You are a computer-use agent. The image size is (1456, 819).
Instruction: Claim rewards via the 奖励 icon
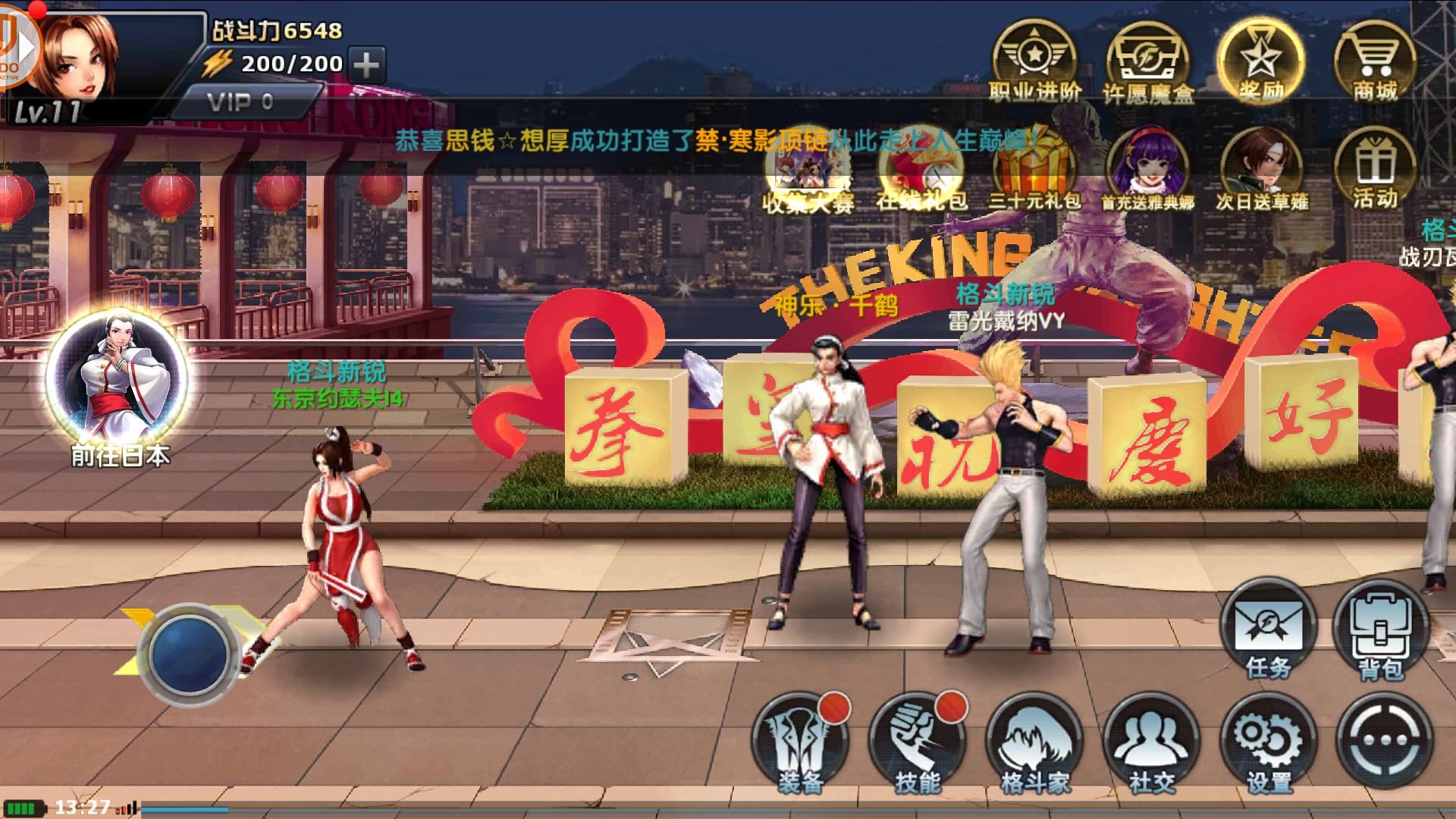pos(1261,59)
